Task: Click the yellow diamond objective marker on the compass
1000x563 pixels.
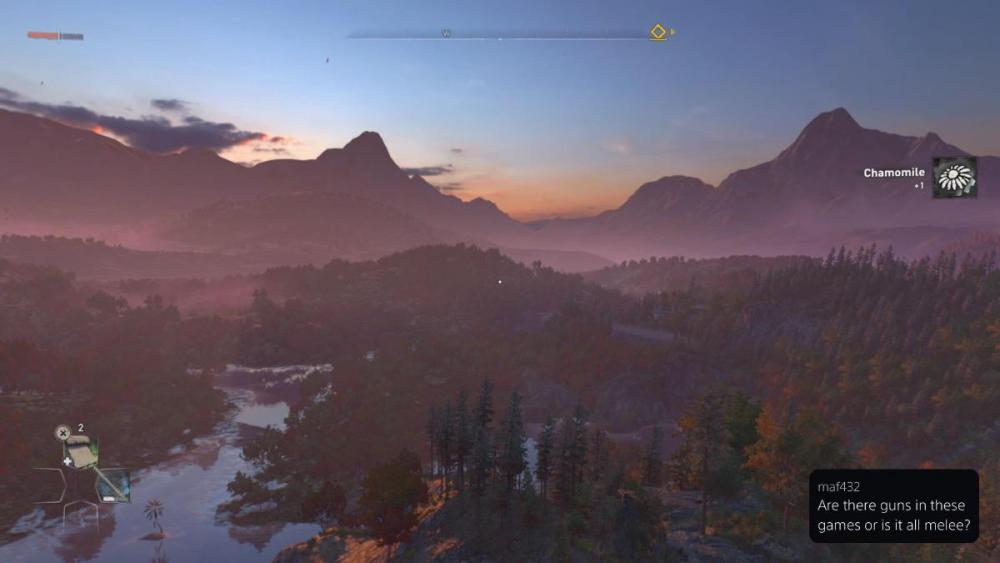Action: tap(658, 32)
